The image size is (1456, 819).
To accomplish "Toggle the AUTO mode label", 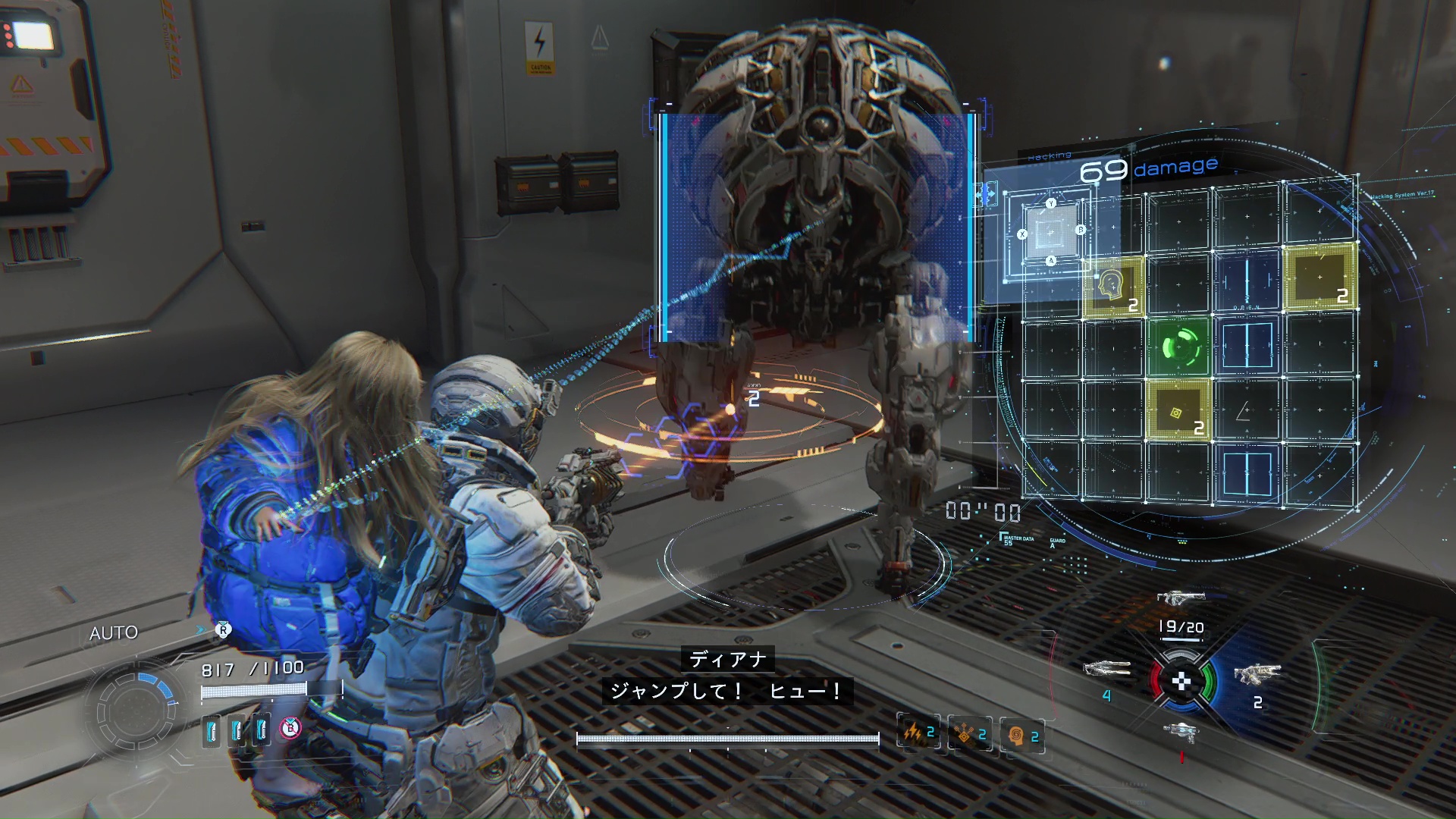I will click(x=114, y=633).
